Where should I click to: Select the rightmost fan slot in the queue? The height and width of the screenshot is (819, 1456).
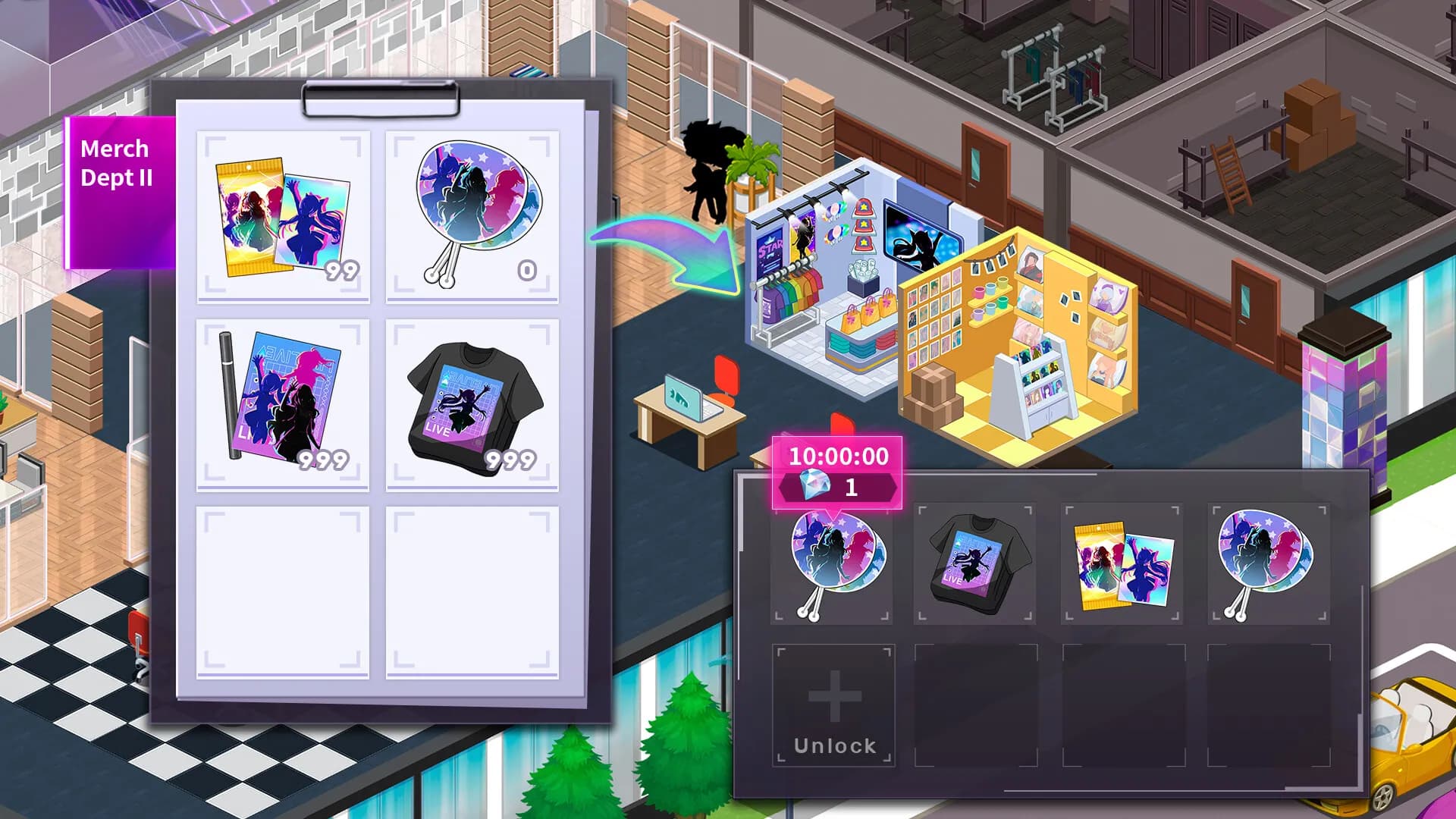1265,561
